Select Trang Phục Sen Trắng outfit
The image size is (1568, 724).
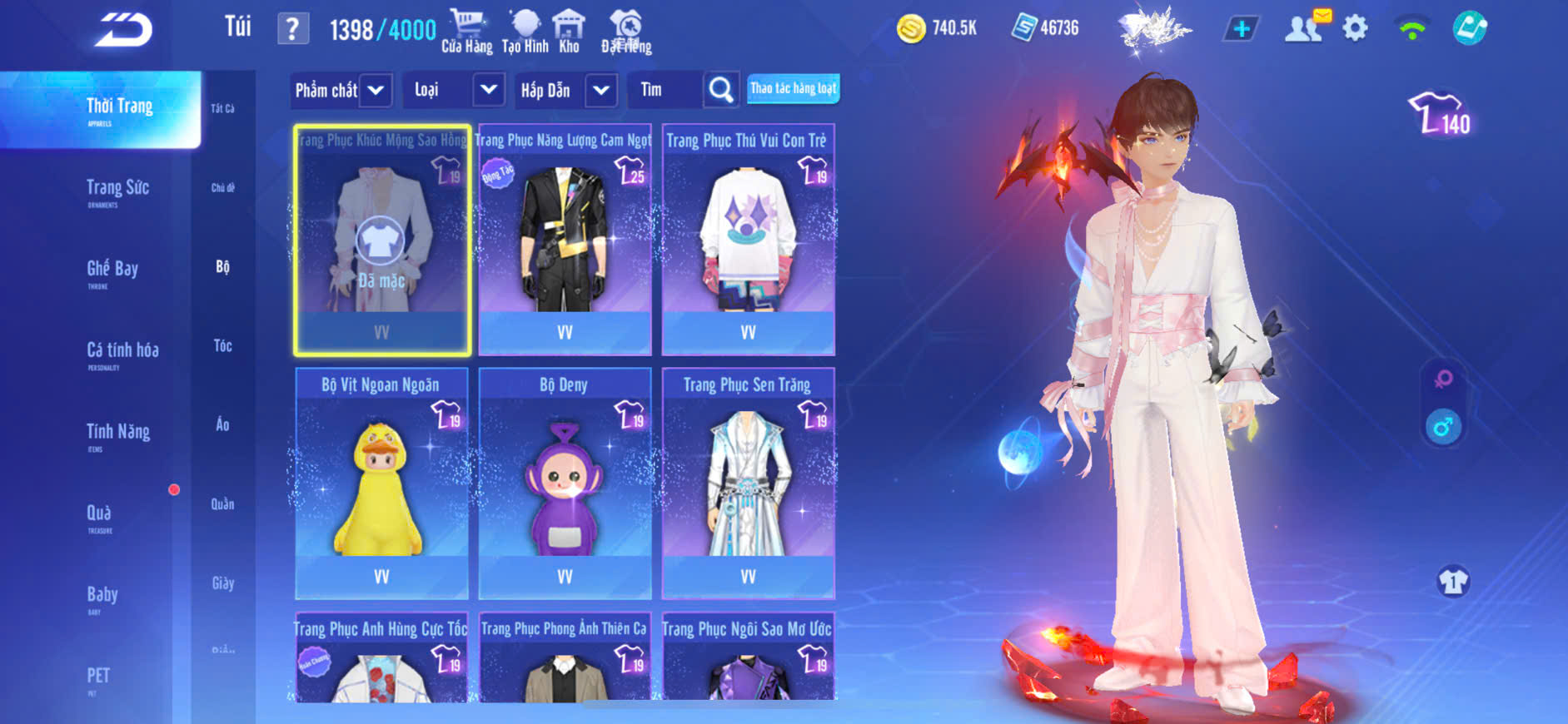tap(748, 483)
